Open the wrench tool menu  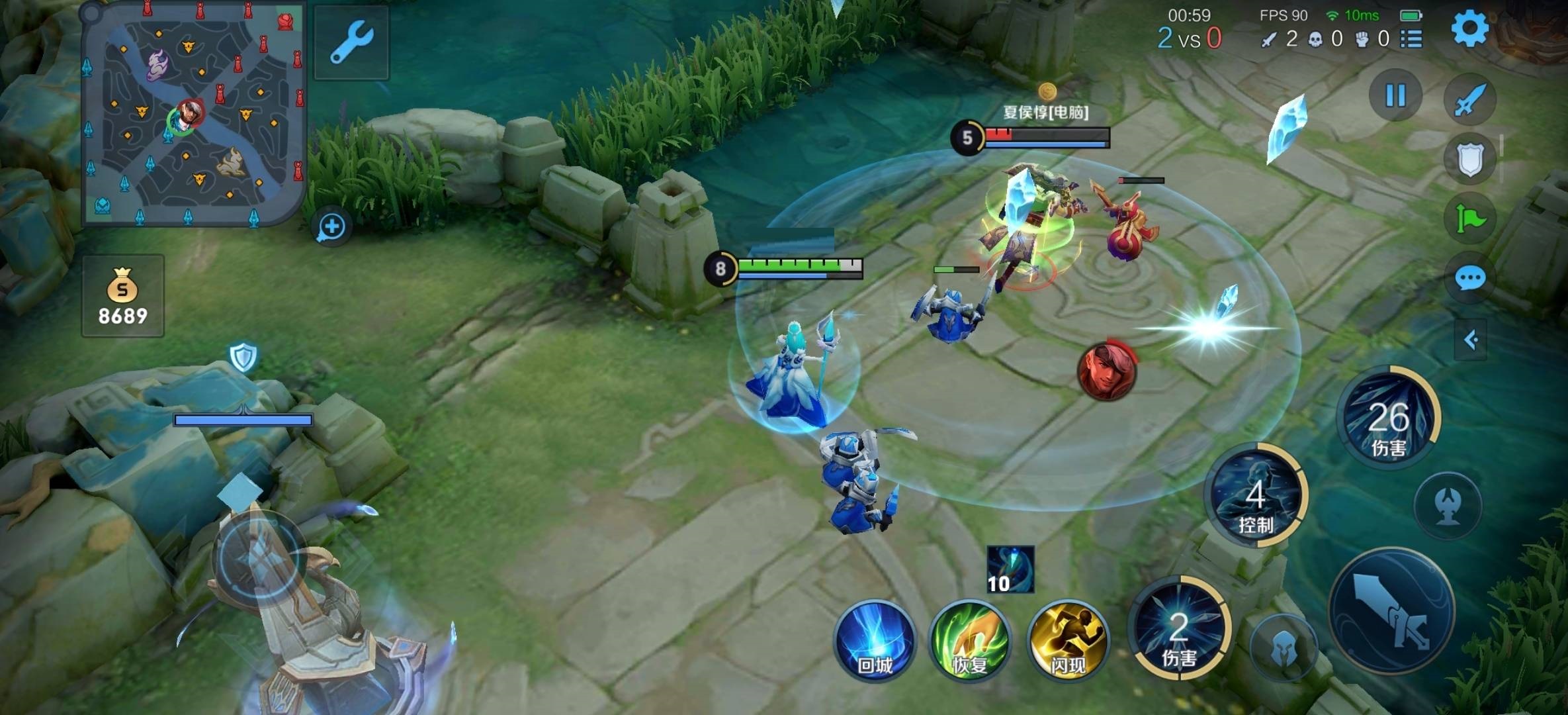(351, 42)
